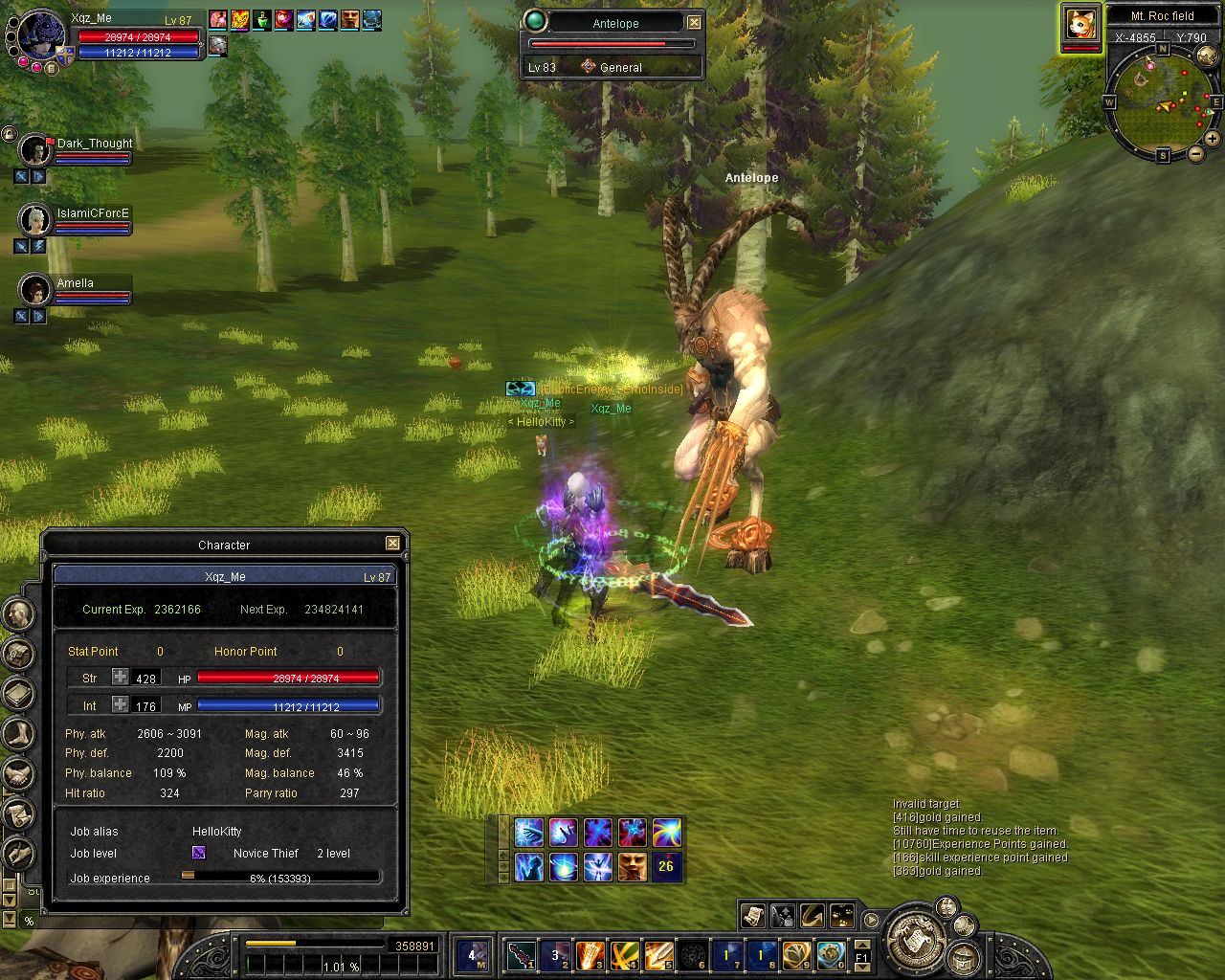Click the scroll icon above the hotbar
This screenshot has height=980, width=1225.
click(752, 915)
